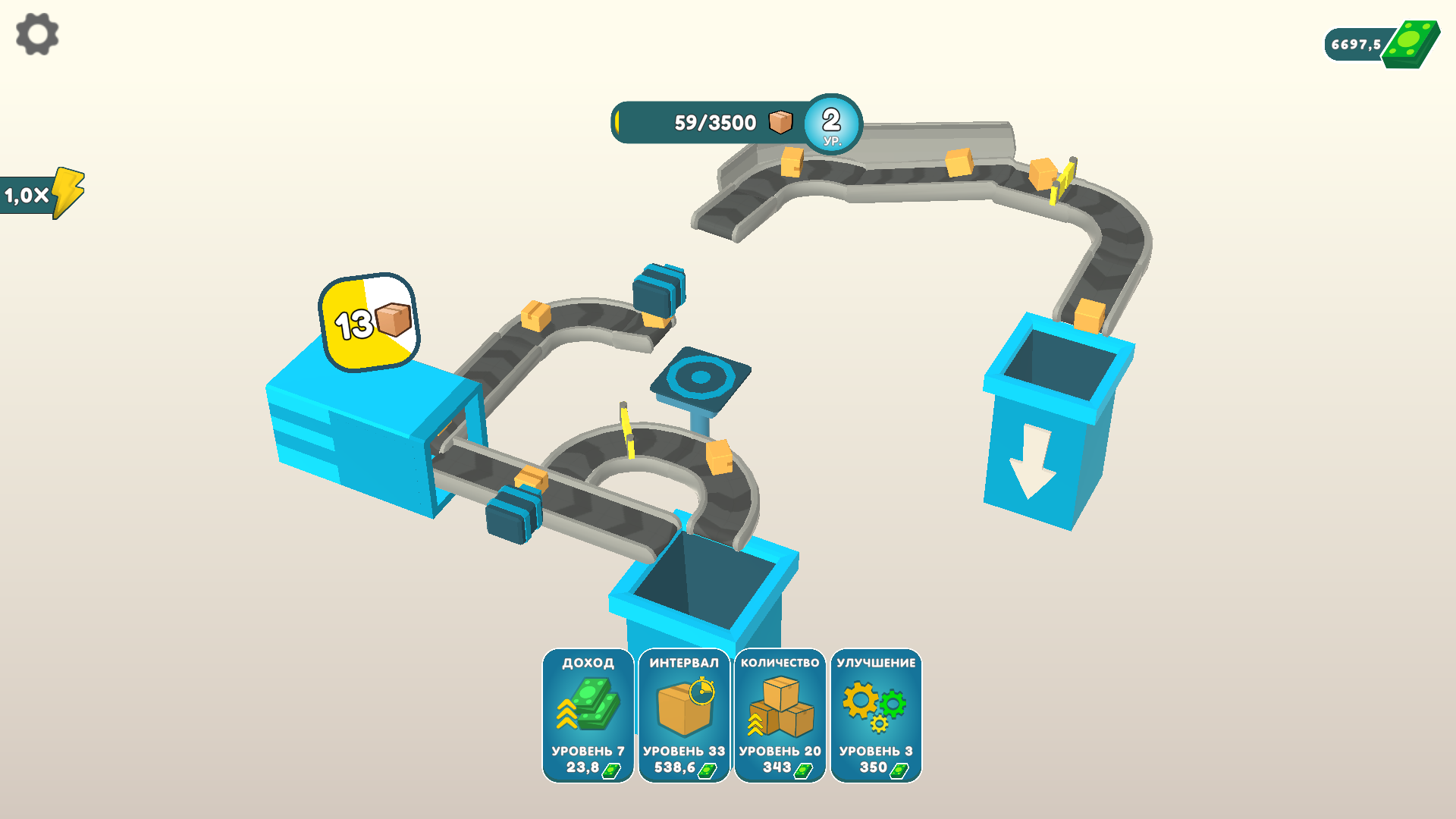Tap the money stack icon beside 6697,5
The image size is (1456, 819).
point(1410,43)
